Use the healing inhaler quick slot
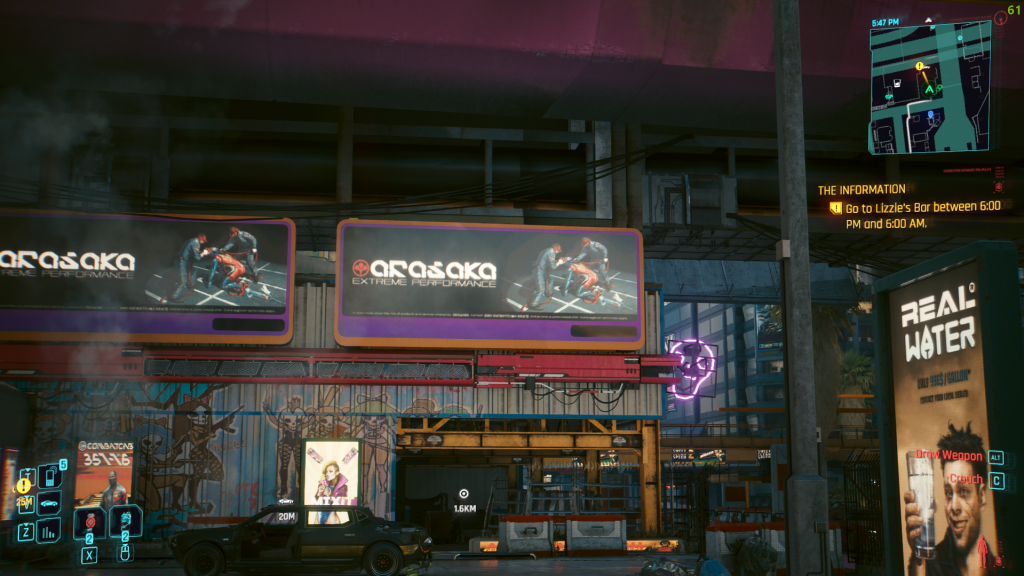Viewport: 1024px width, 576px height. tap(125, 521)
